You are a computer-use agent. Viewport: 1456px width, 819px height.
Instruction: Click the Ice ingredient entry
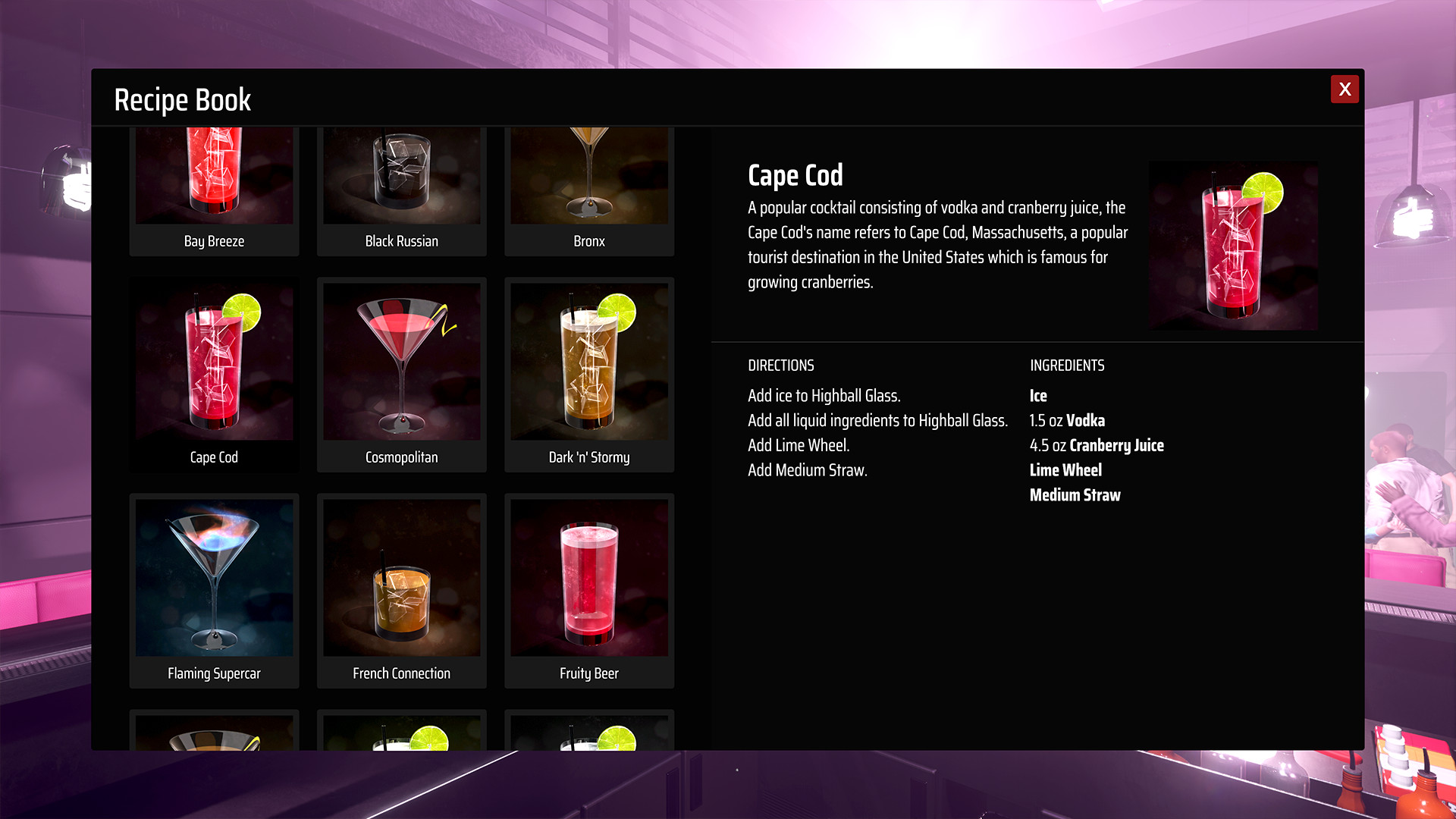point(1037,395)
